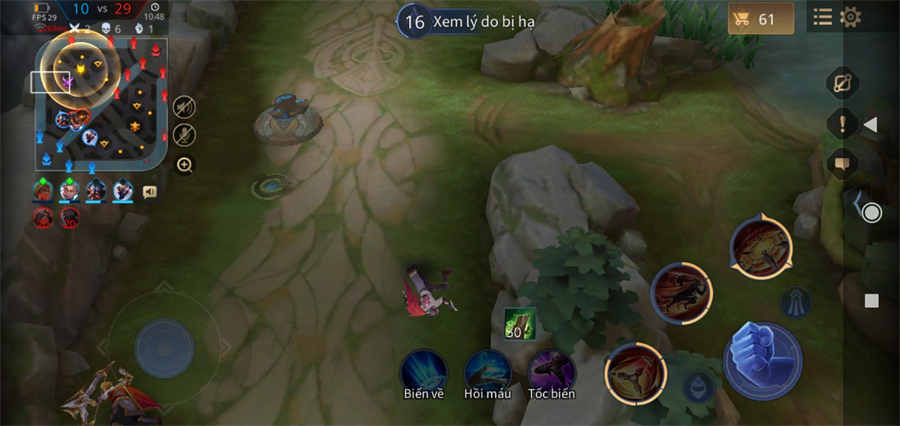Toggle the muted microphone icon

click(x=184, y=135)
